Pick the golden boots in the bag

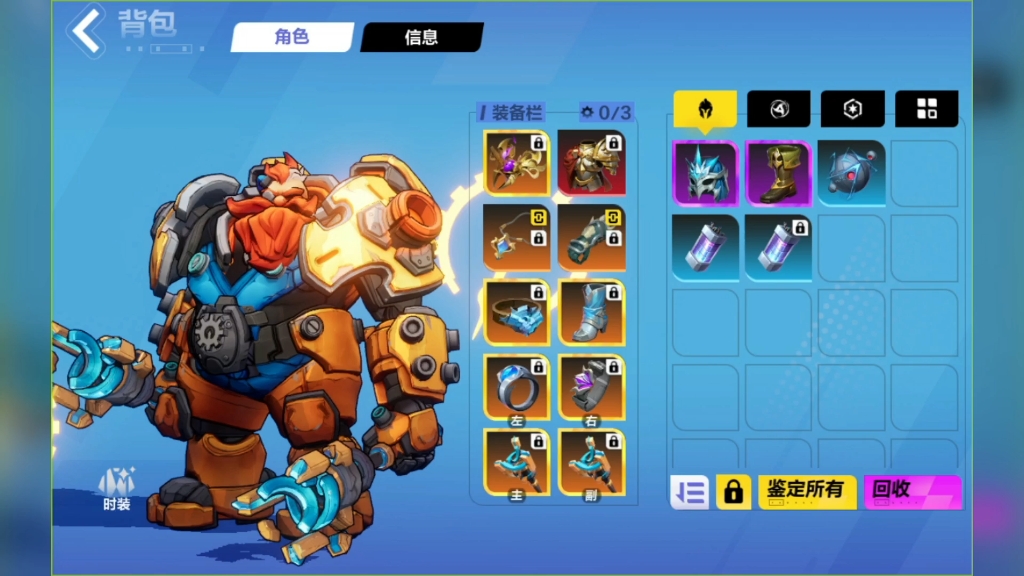tap(778, 173)
